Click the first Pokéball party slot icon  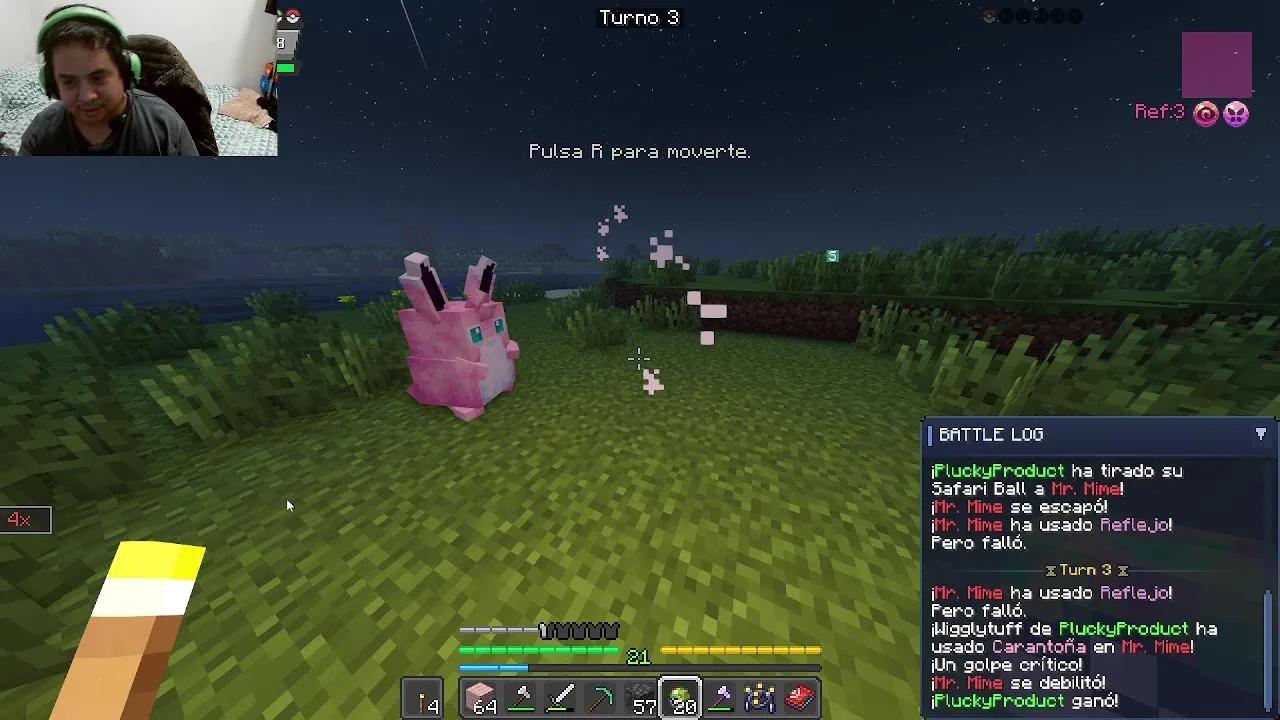click(988, 16)
